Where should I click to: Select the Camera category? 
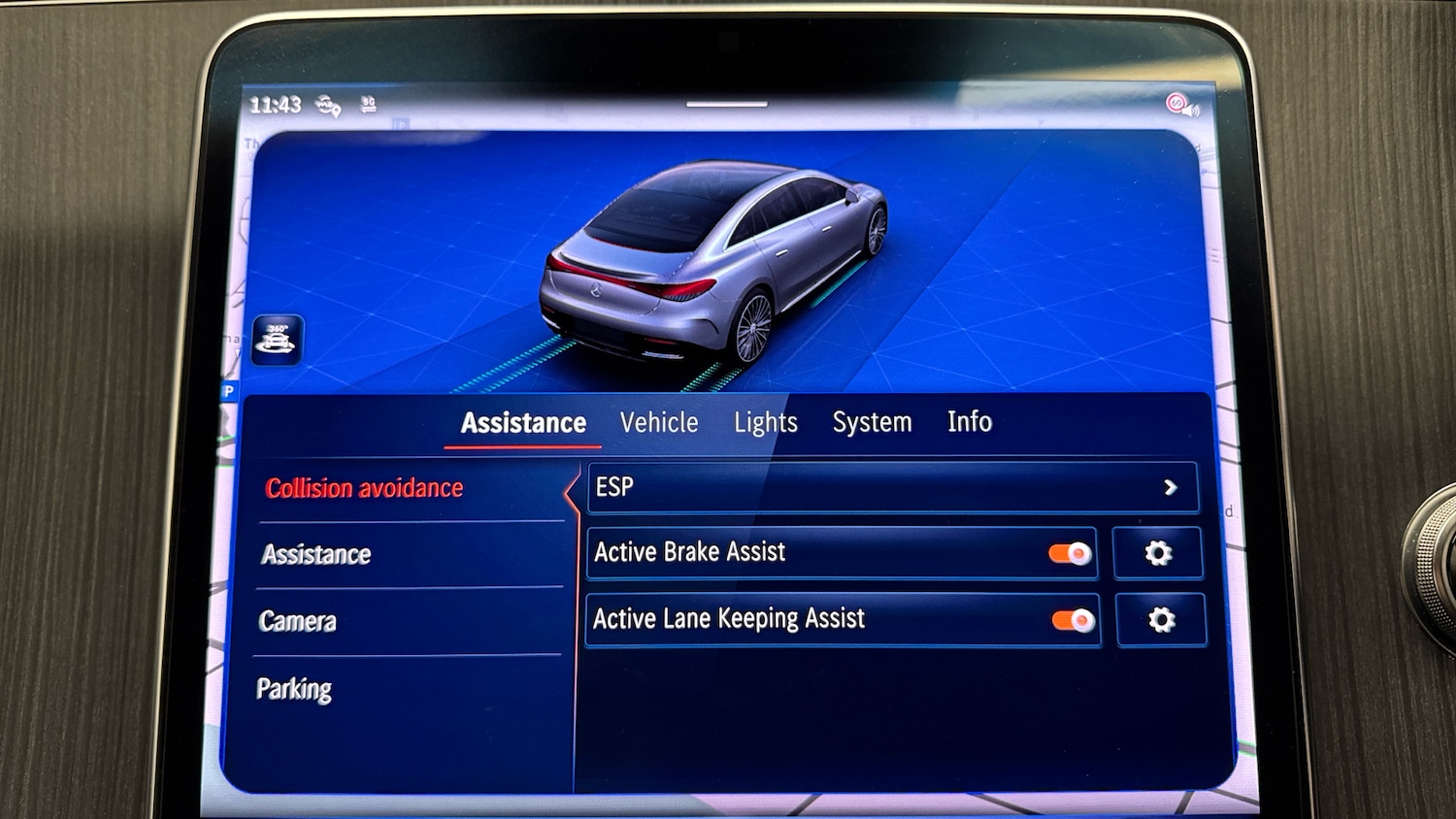297,621
